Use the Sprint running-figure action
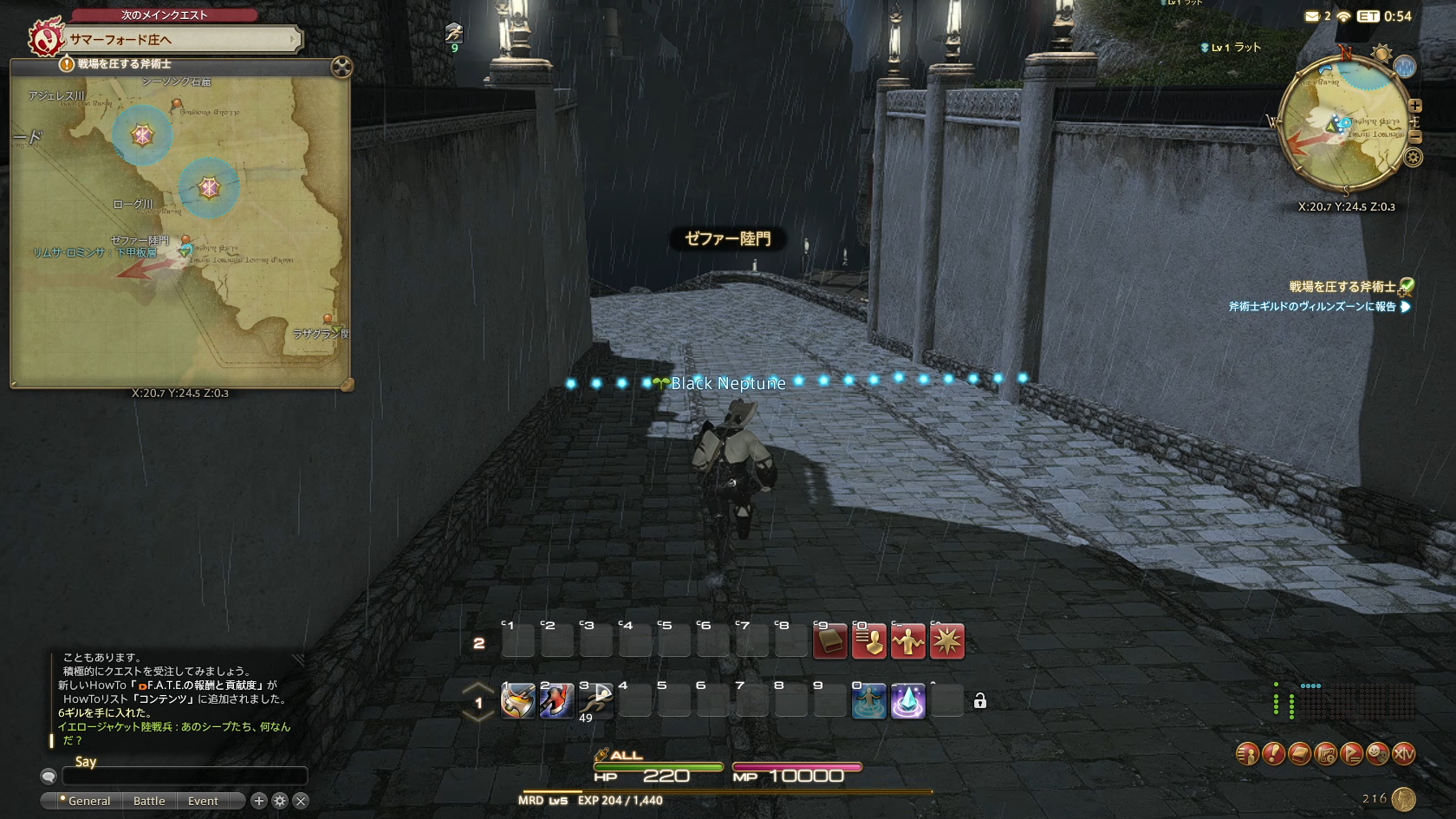This screenshot has width=1456, height=819. (x=596, y=700)
